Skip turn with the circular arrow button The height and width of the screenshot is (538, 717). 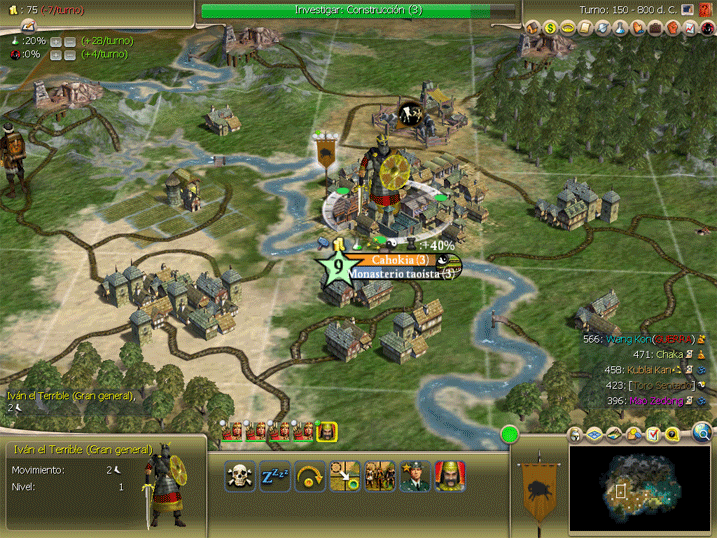310,476
